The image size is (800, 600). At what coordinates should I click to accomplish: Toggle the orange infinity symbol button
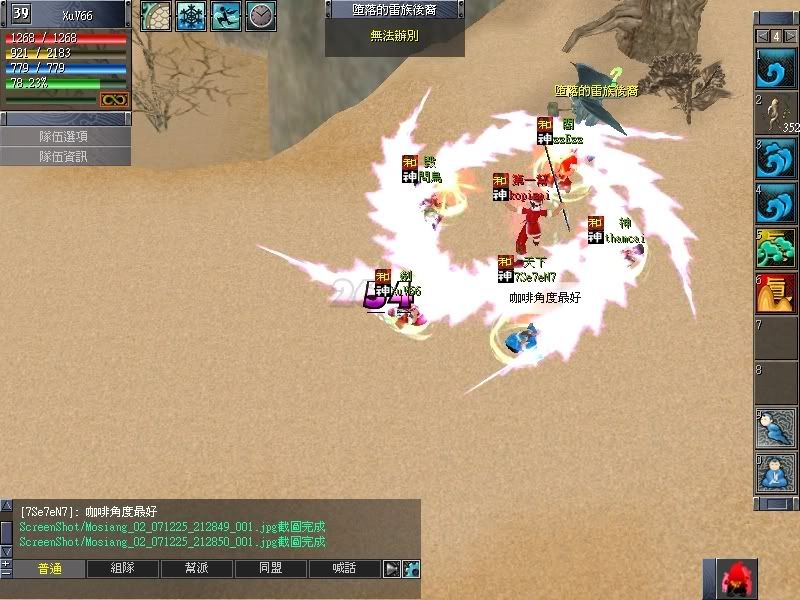114,99
